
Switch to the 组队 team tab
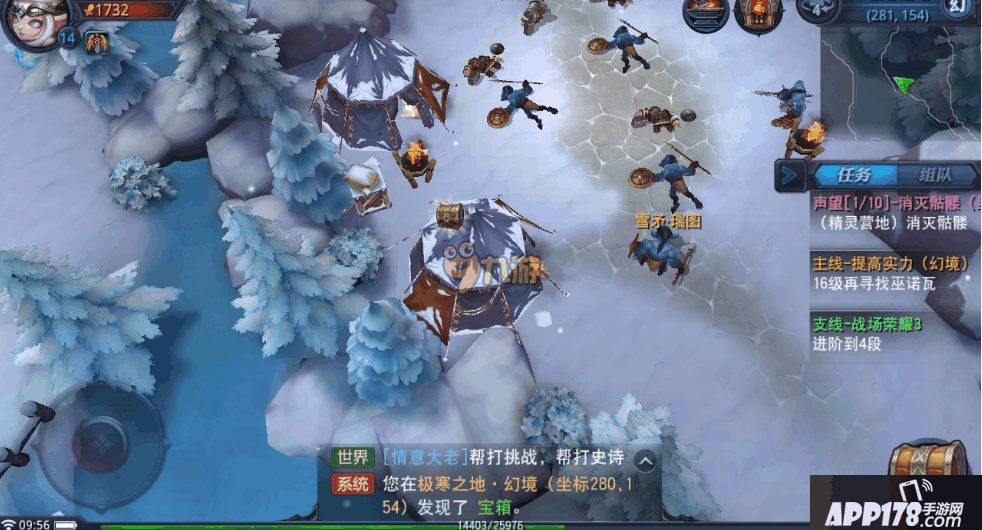[x=935, y=176]
